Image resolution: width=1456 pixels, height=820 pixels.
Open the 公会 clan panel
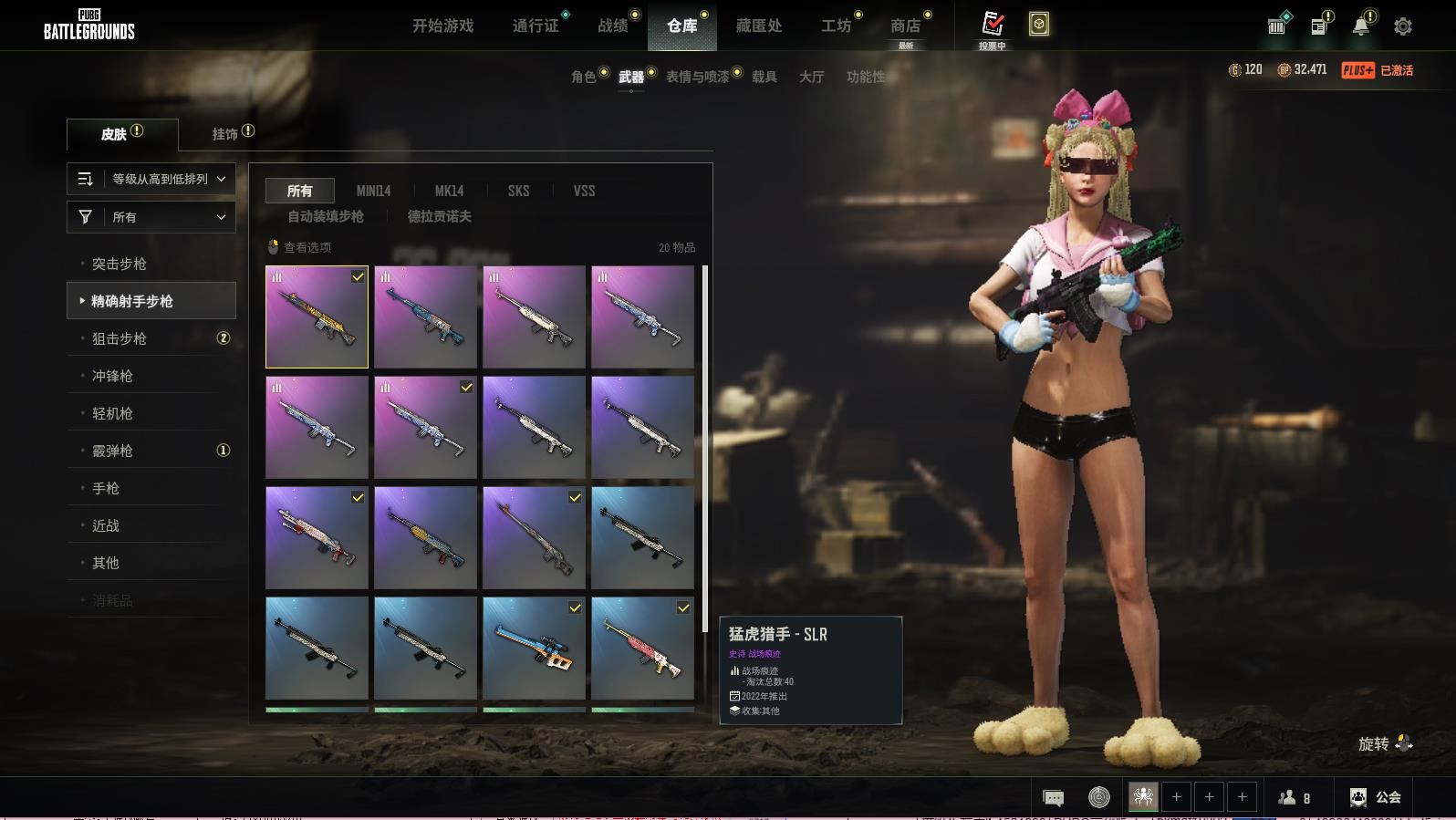1376,797
